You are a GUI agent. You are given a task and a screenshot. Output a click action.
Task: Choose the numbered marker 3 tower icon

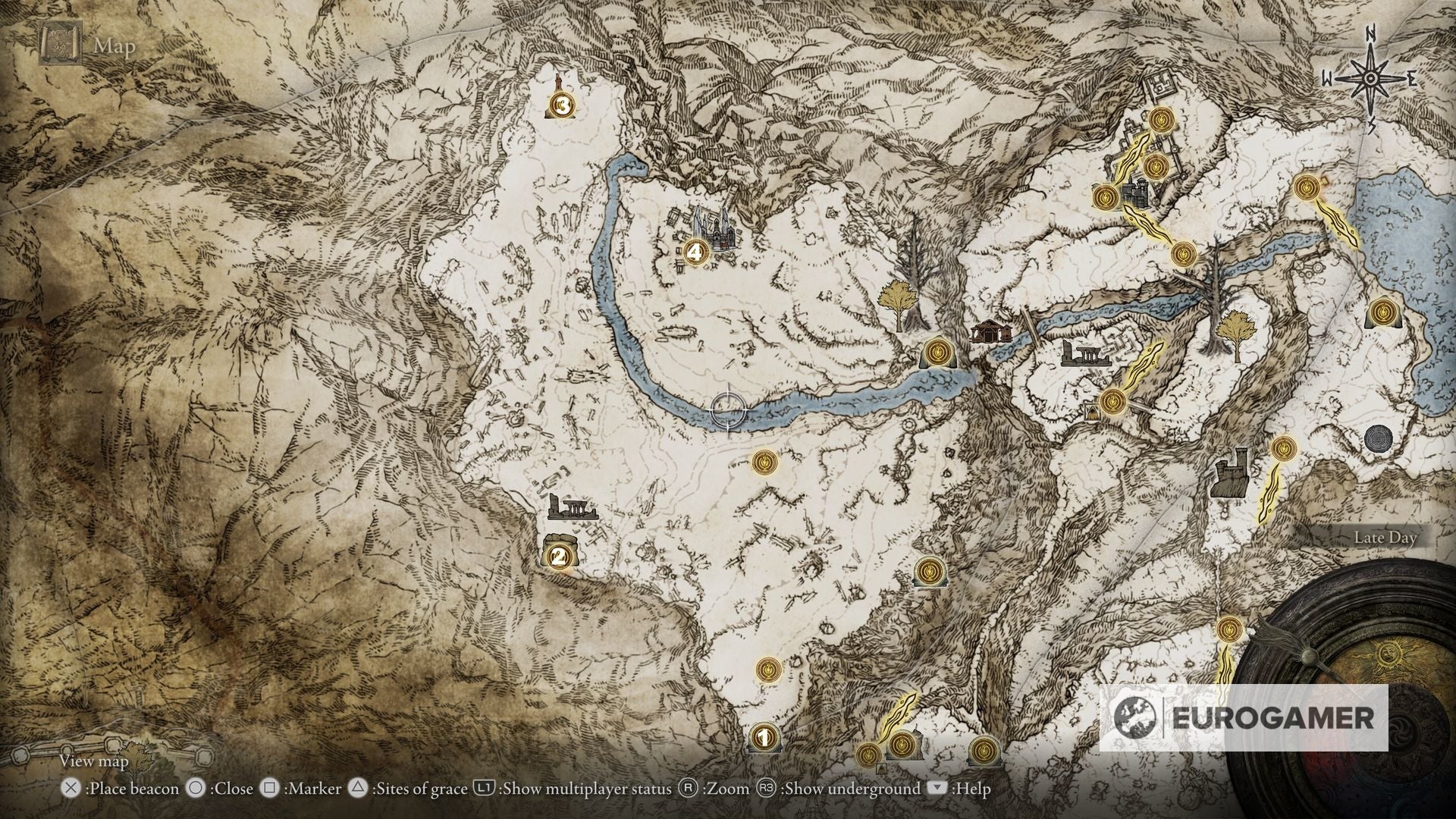tap(562, 105)
